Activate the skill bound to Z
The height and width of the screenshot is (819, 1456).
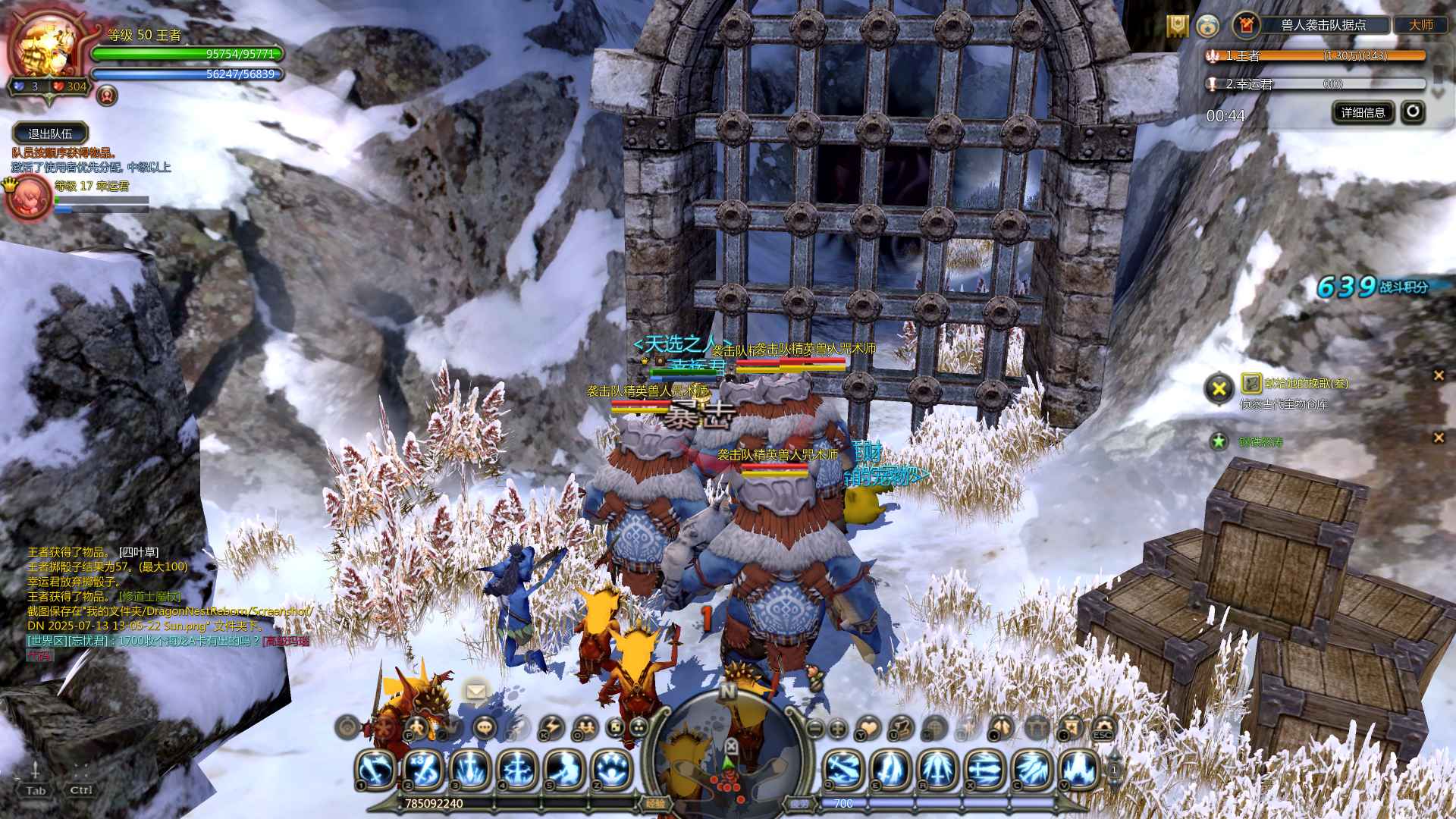611,769
